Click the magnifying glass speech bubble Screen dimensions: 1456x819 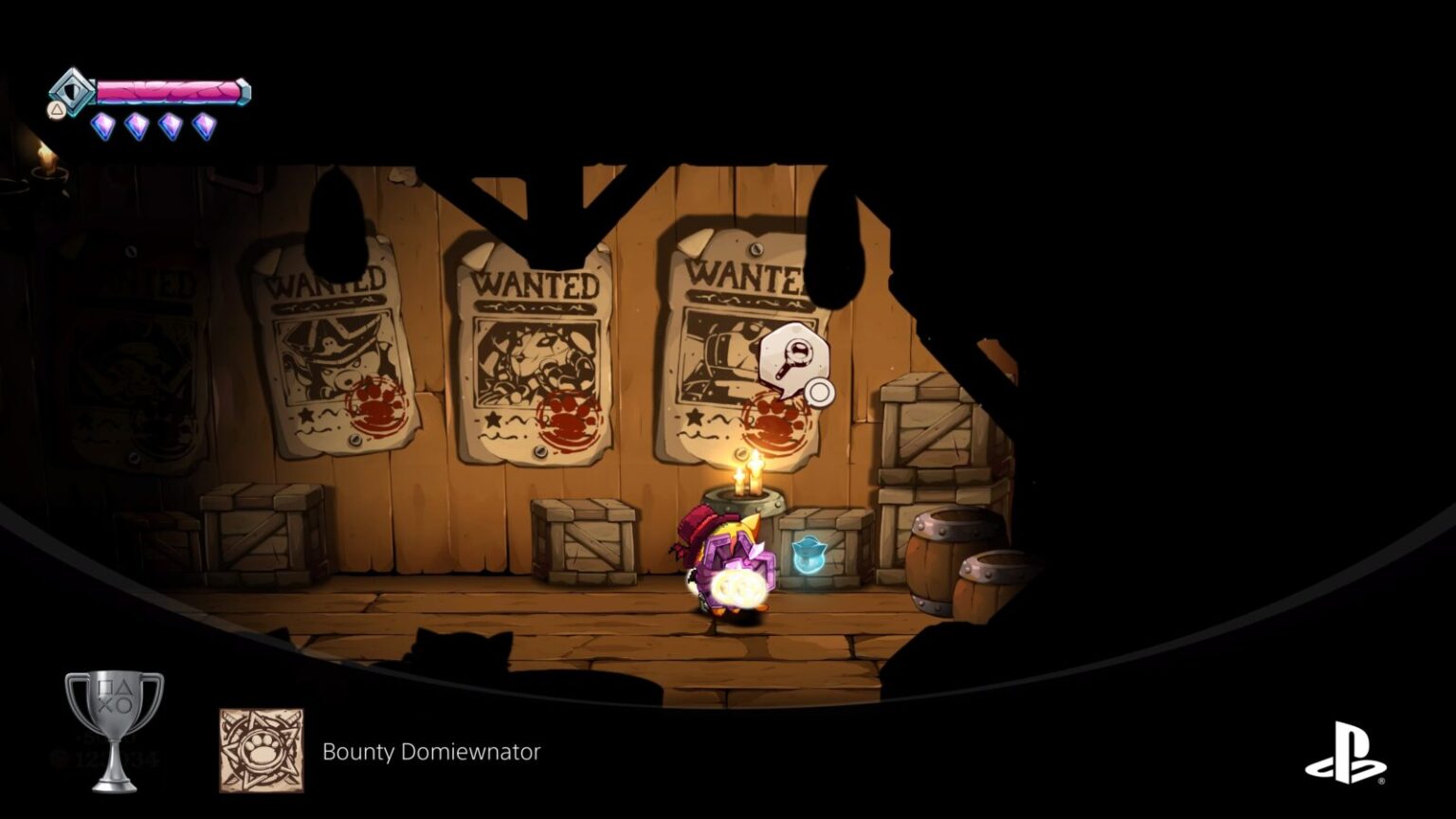coord(794,355)
